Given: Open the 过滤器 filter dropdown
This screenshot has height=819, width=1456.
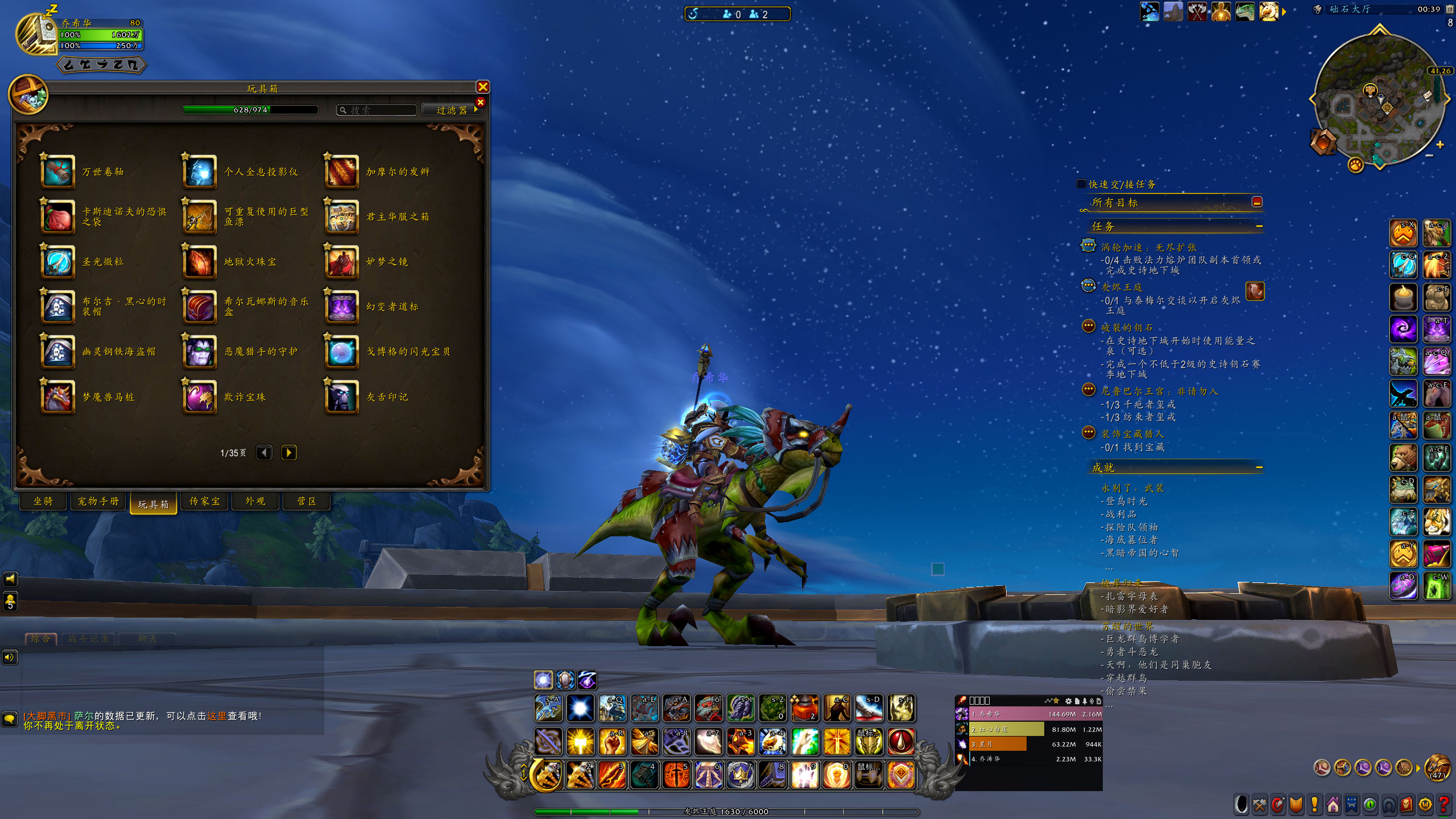Looking at the screenshot, I should (x=452, y=110).
